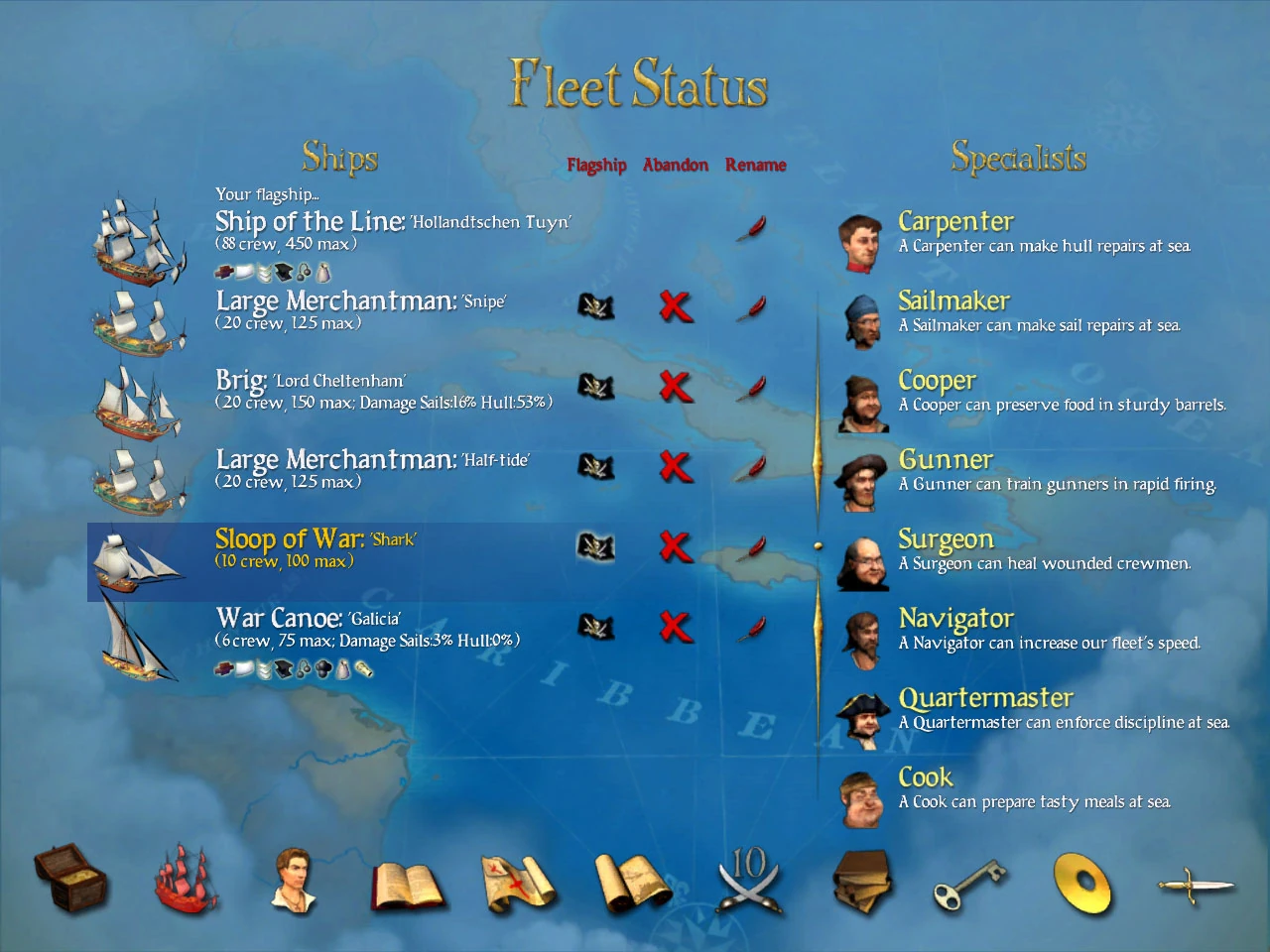Click the Carpenter specialist portrait
1270x952 pixels.
(x=861, y=243)
